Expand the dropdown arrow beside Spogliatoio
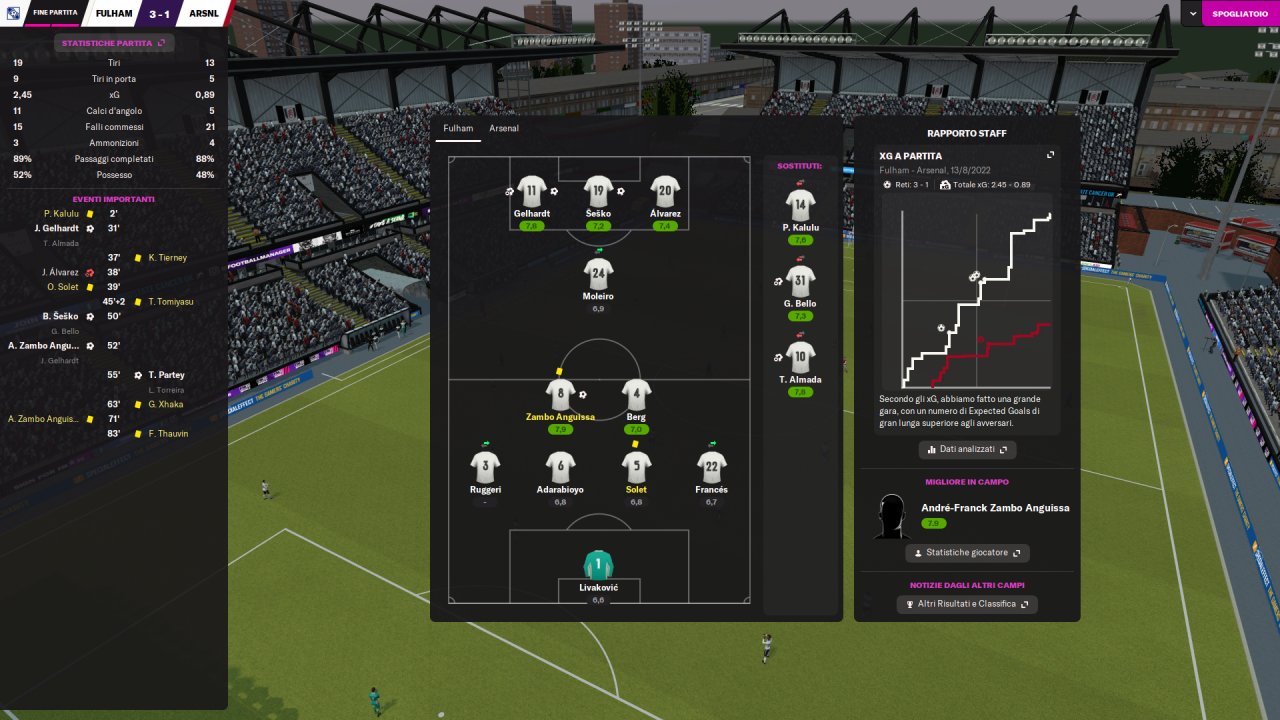The height and width of the screenshot is (720, 1280). point(1192,13)
